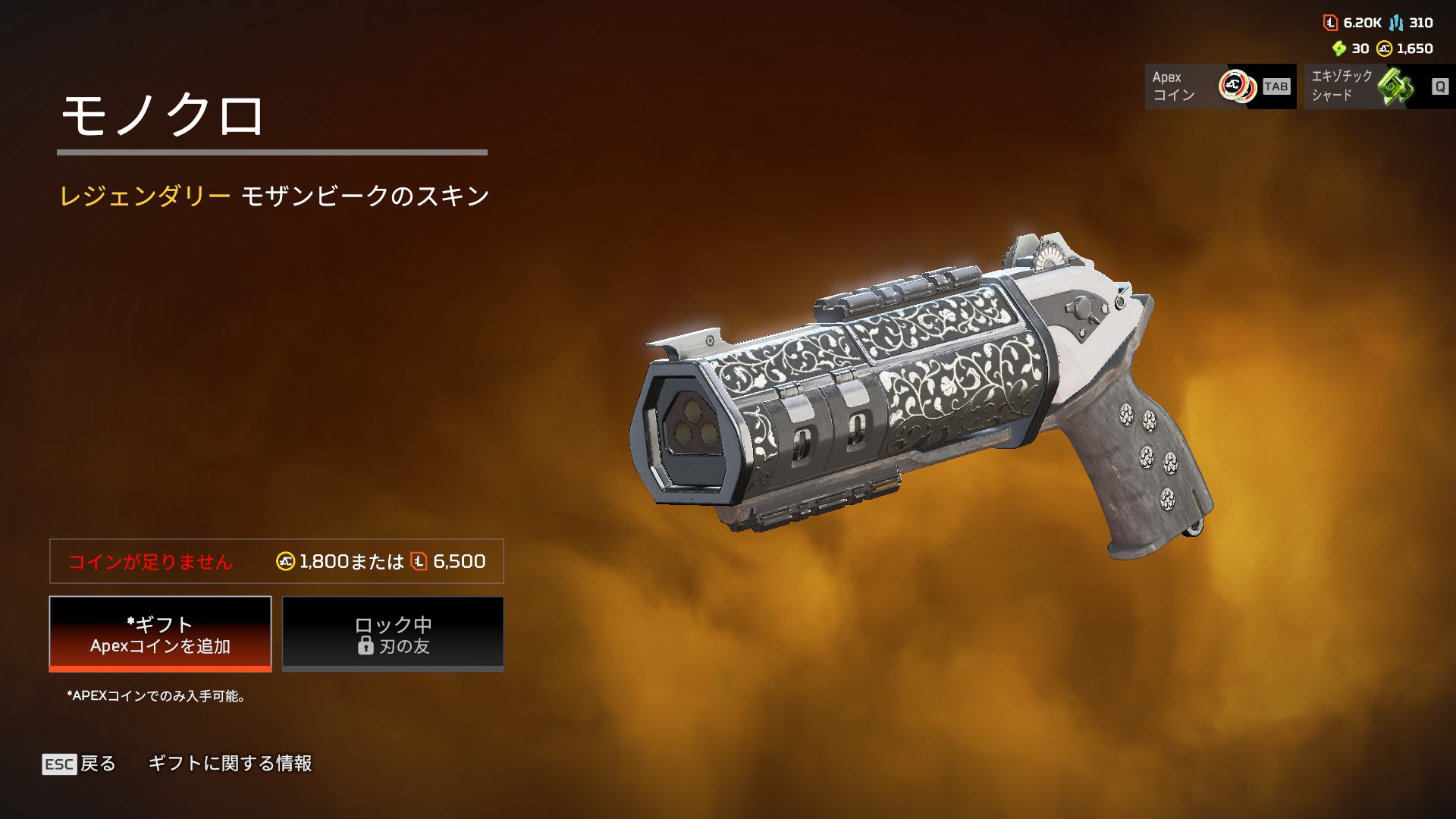This screenshot has height=819, width=1456.
Task: Click the ギフト Apexコインを追加 button
Action: [x=160, y=634]
